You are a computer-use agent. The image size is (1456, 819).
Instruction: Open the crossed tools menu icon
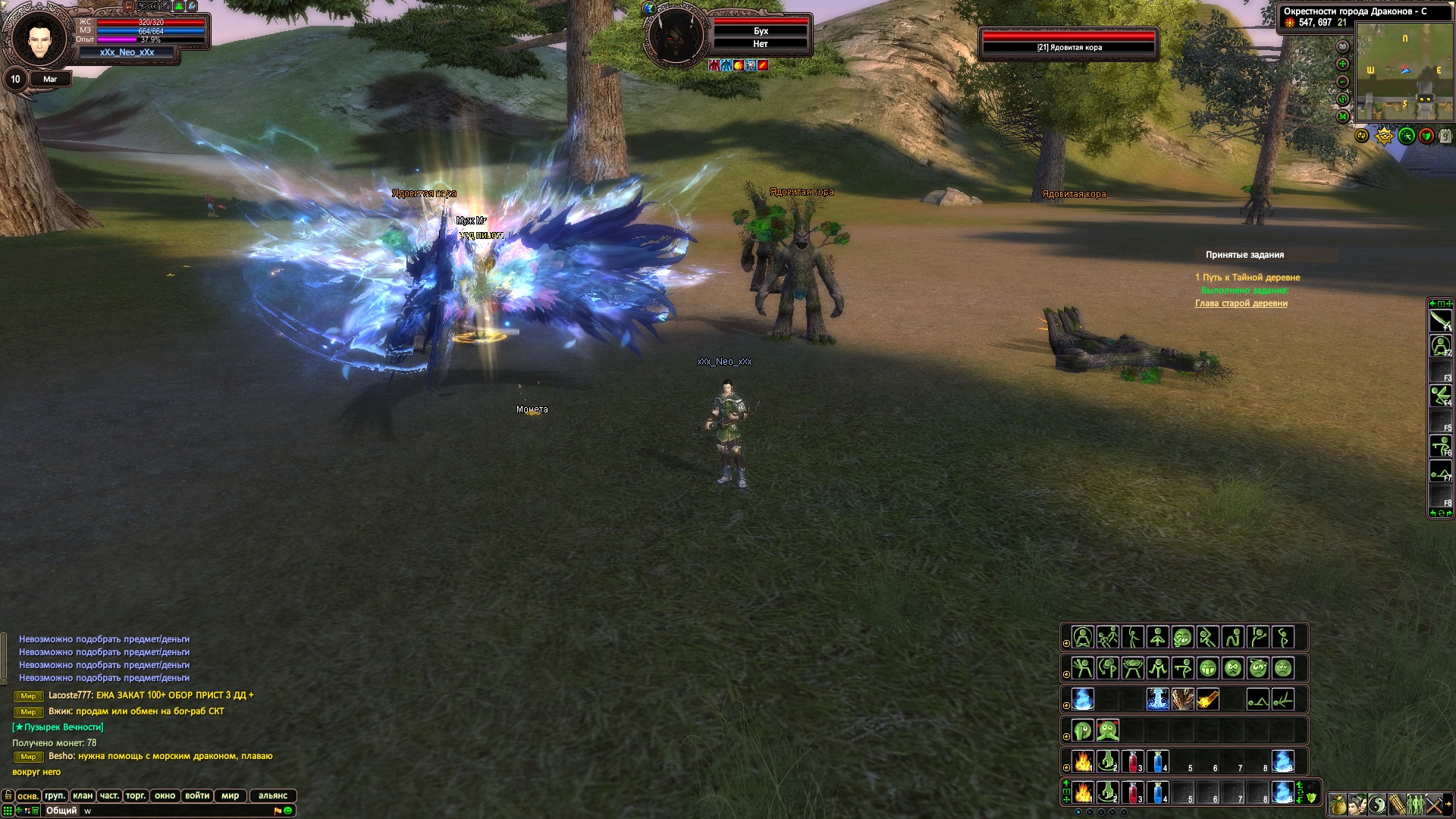pos(1435,804)
